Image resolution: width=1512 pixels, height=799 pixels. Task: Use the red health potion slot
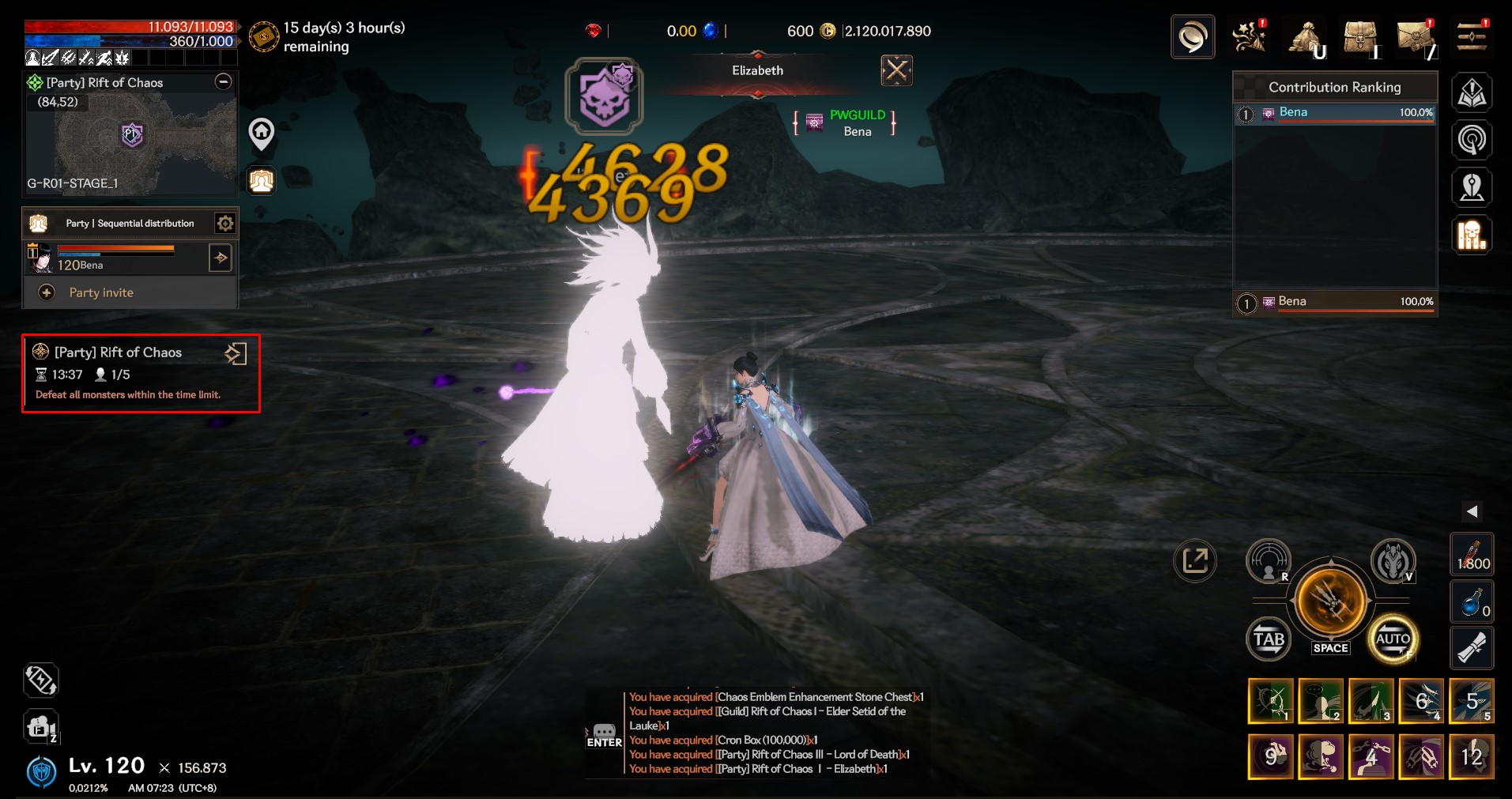(1472, 555)
